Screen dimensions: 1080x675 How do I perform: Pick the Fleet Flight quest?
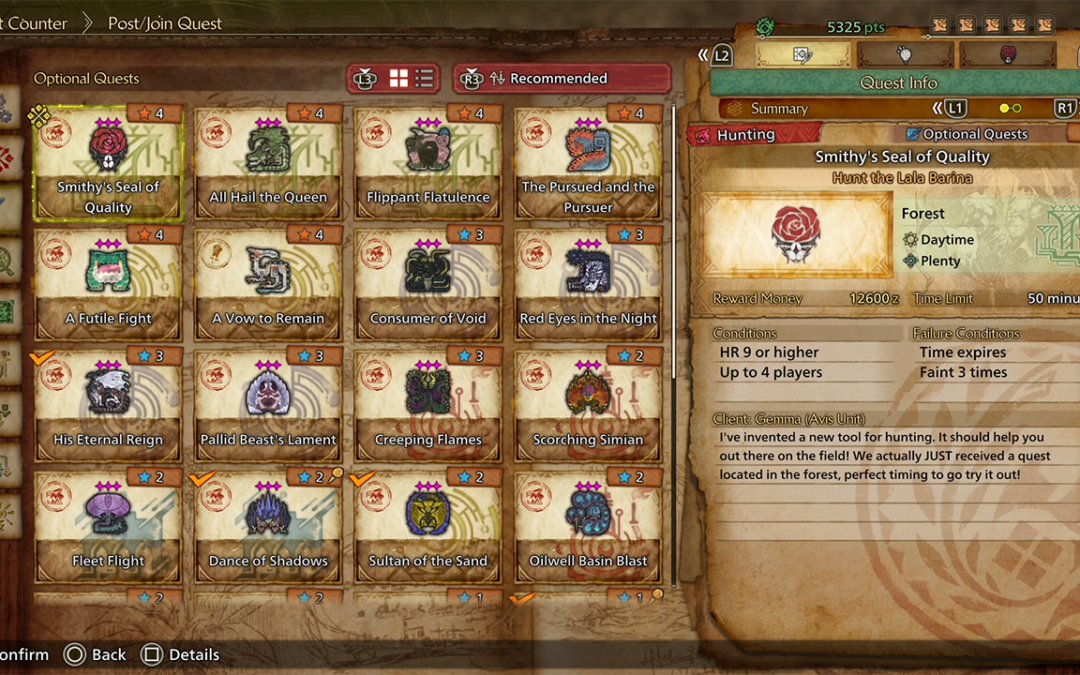[108, 527]
